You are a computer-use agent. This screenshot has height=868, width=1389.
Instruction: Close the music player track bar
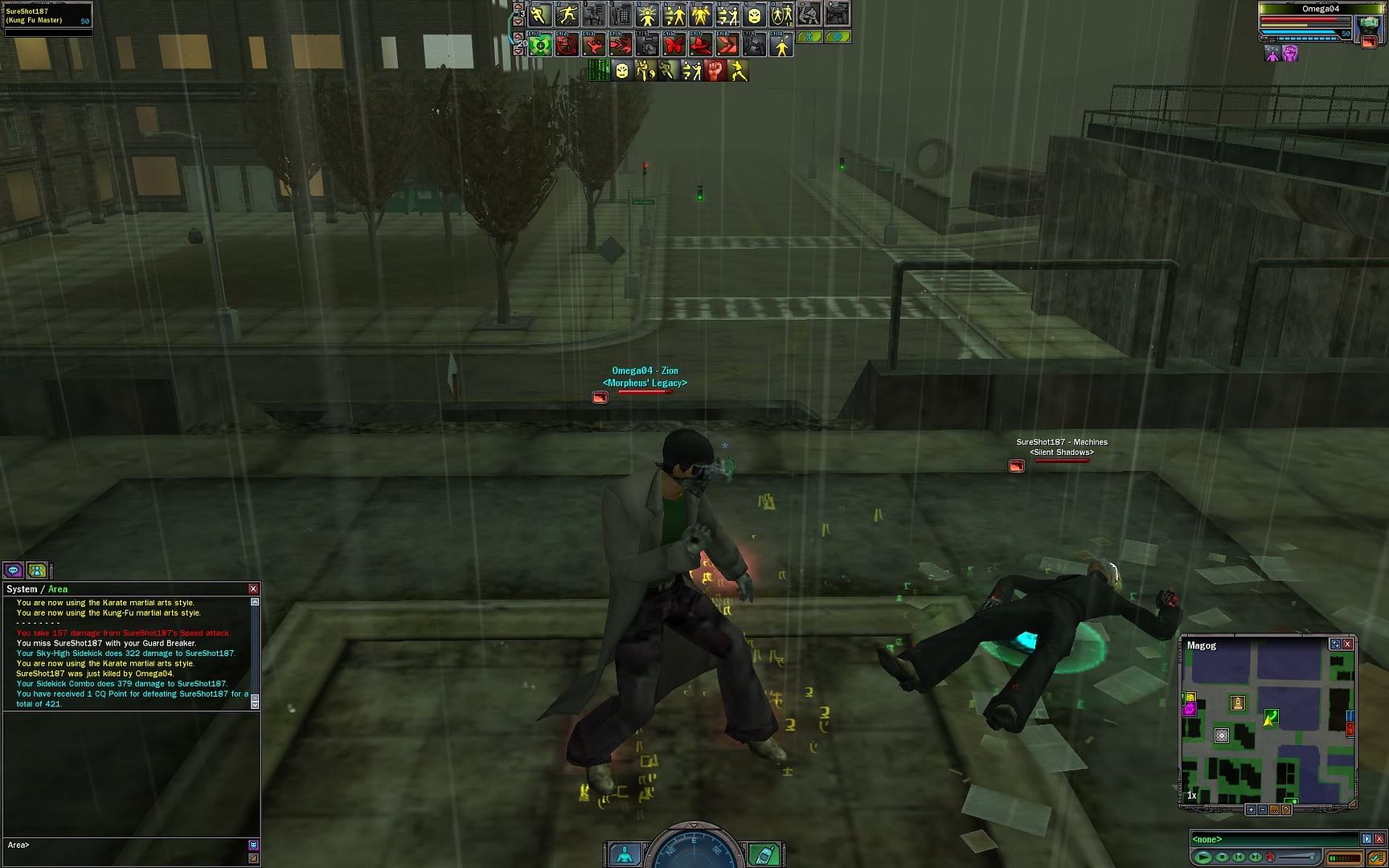click(x=1379, y=839)
